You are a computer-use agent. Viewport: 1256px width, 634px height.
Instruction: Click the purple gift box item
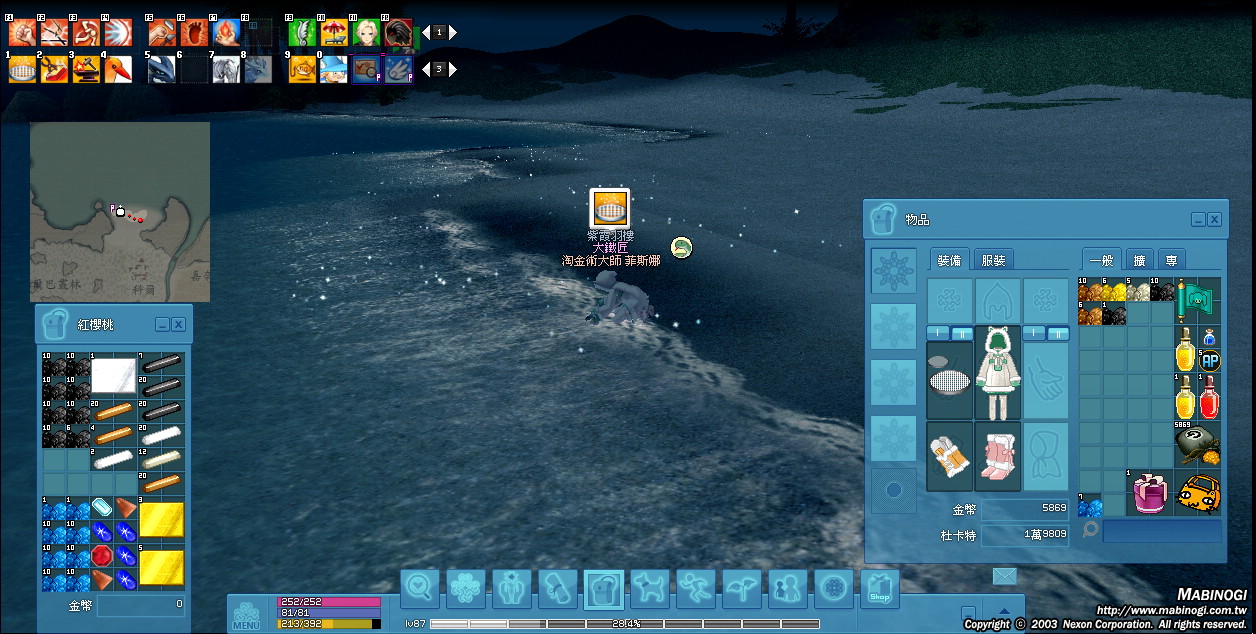[1148, 494]
